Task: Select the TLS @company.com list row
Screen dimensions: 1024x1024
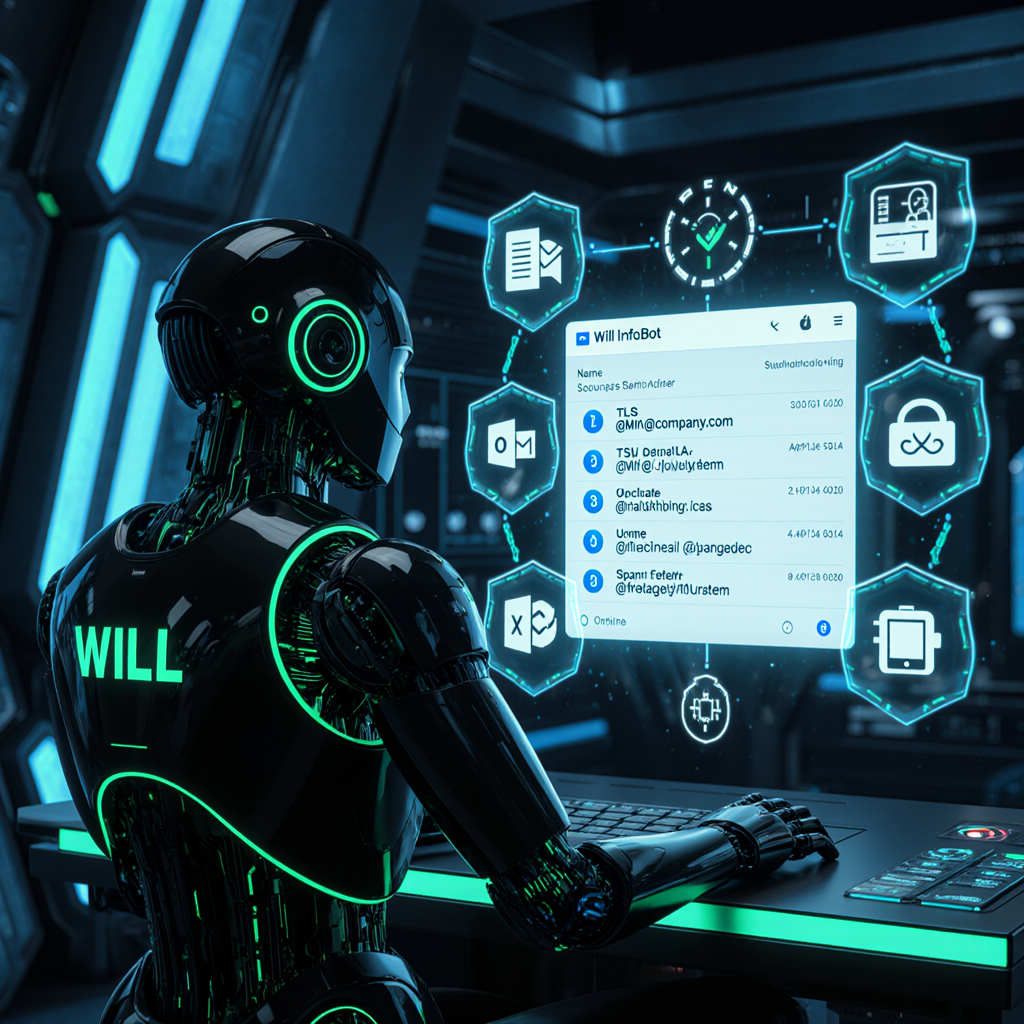Action: [x=700, y=417]
